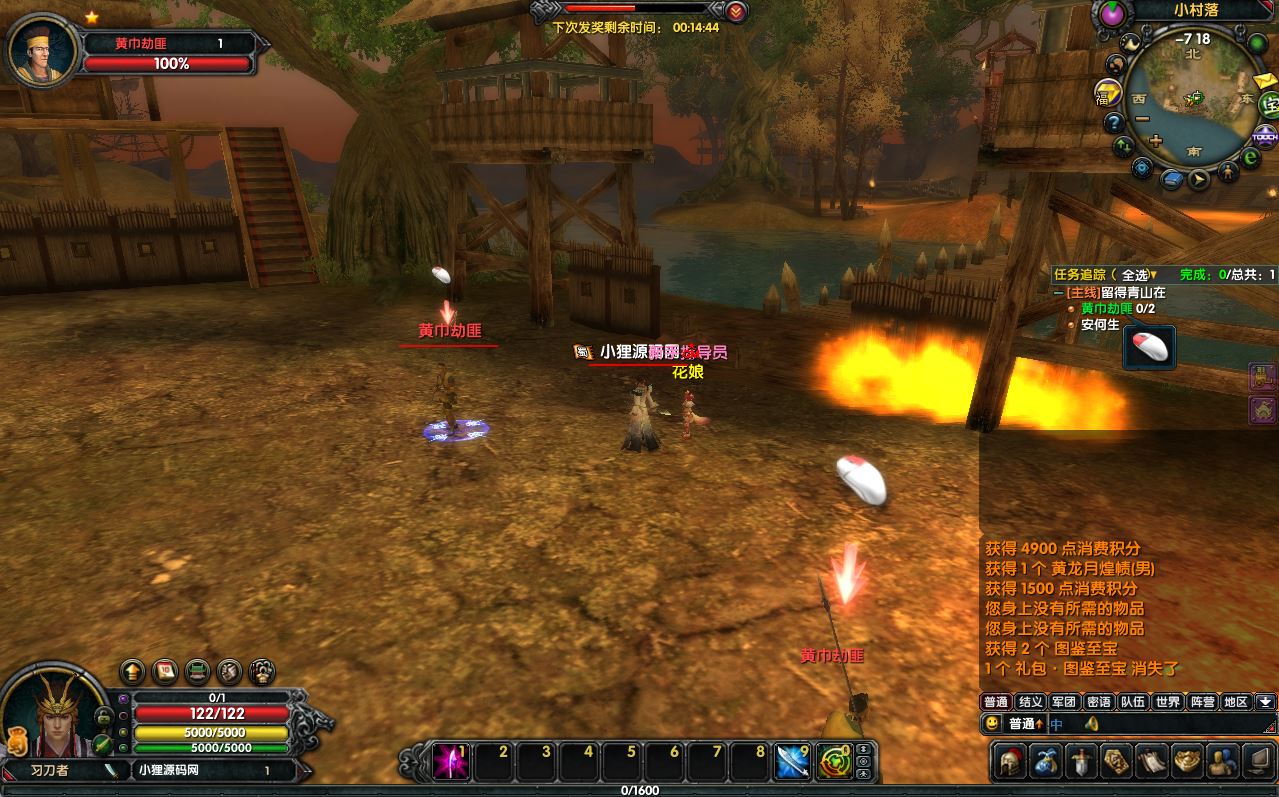Screen dimensions: 1279x797
Task: Click the blue question mark help icon
Action: click(1114, 123)
